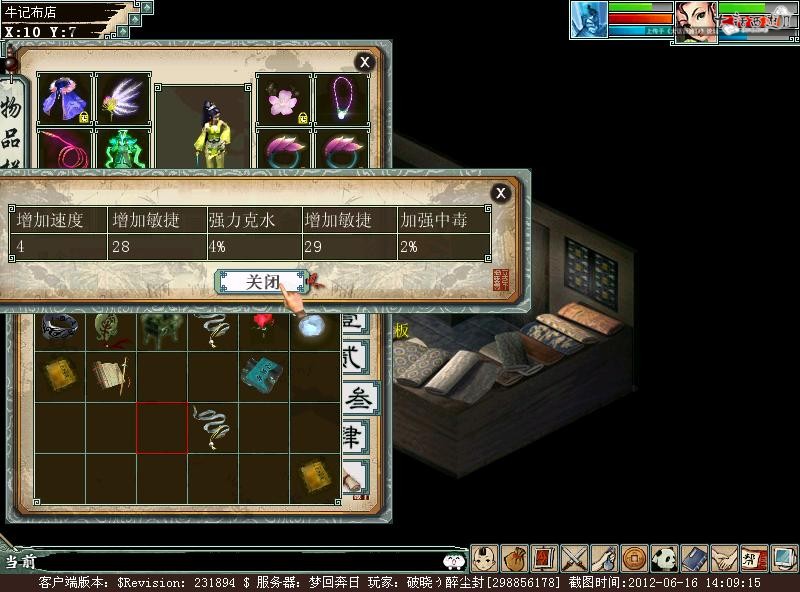Viewport: 800px width, 592px height.
Task: Open the panda pet toolbar icon
Action: click(663, 557)
